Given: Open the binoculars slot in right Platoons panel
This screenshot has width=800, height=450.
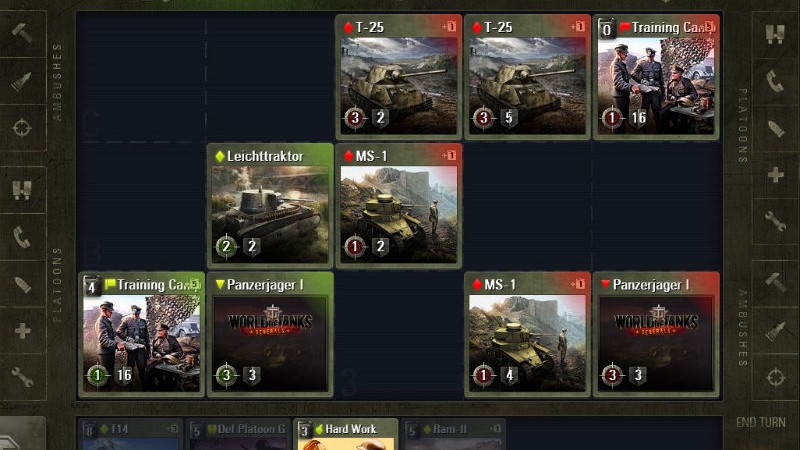Looking at the screenshot, I should [x=776, y=33].
